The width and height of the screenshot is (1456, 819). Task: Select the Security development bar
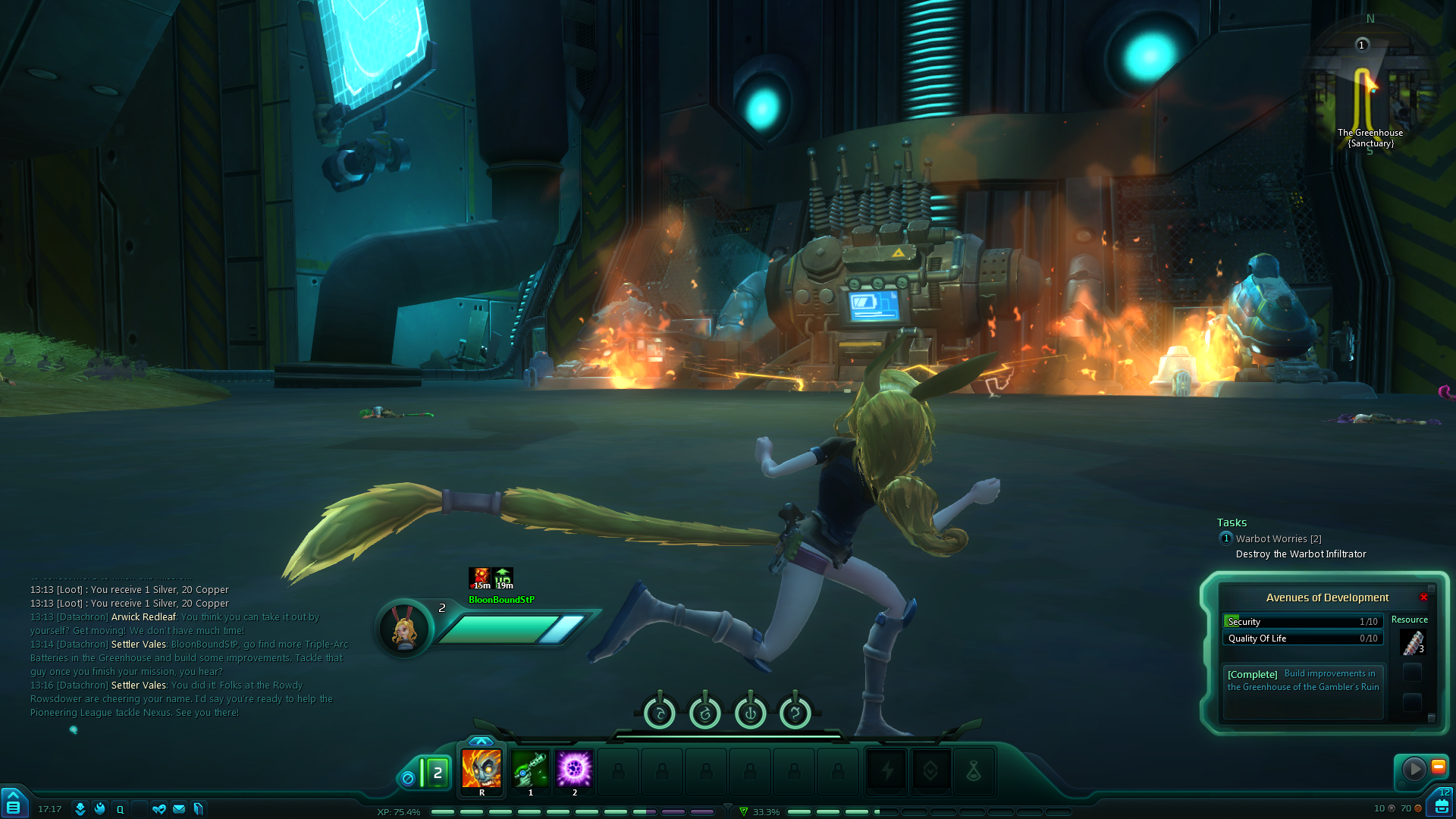(x=1303, y=622)
